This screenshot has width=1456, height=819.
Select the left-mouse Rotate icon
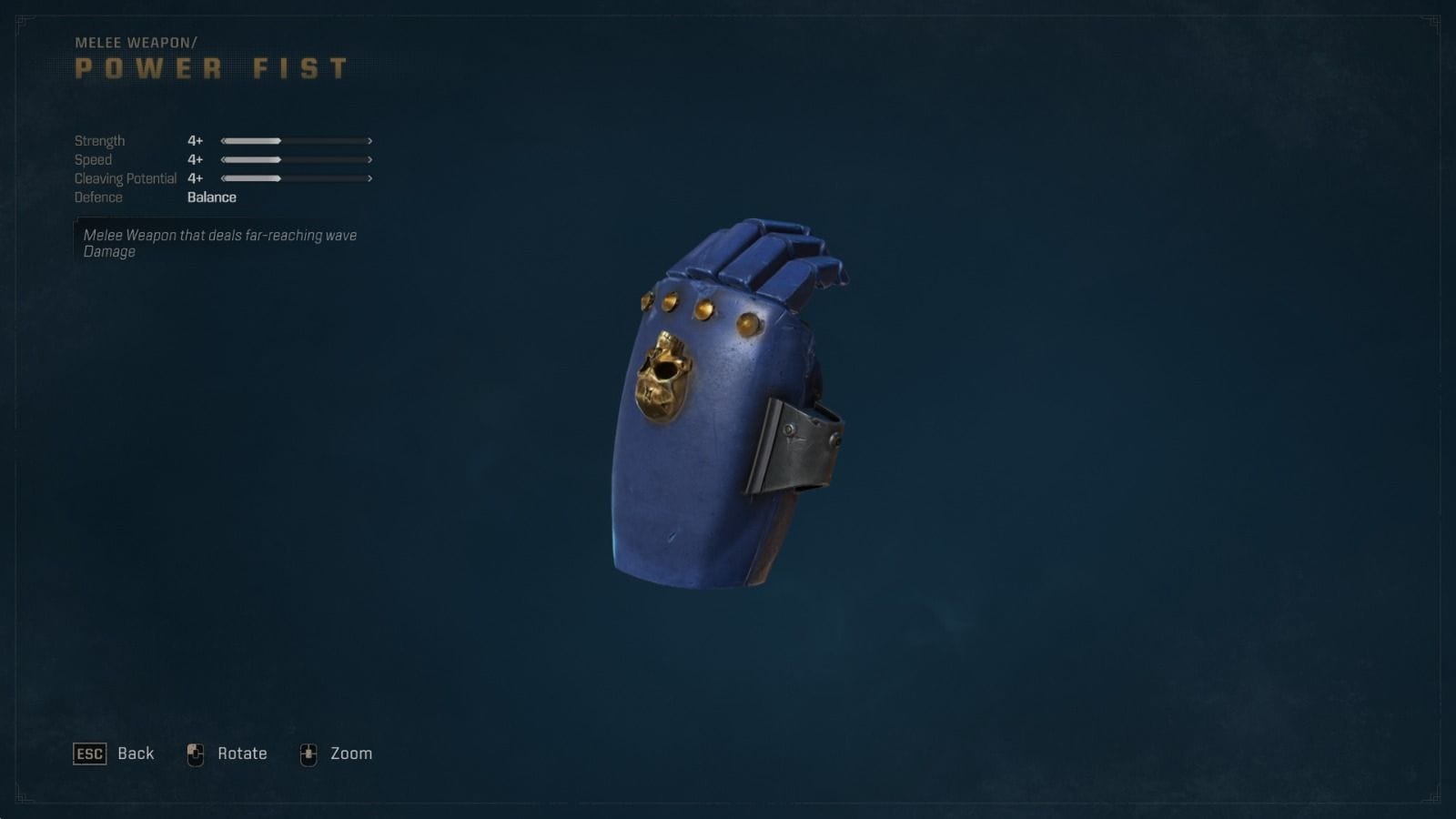click(x=195, y=753)
